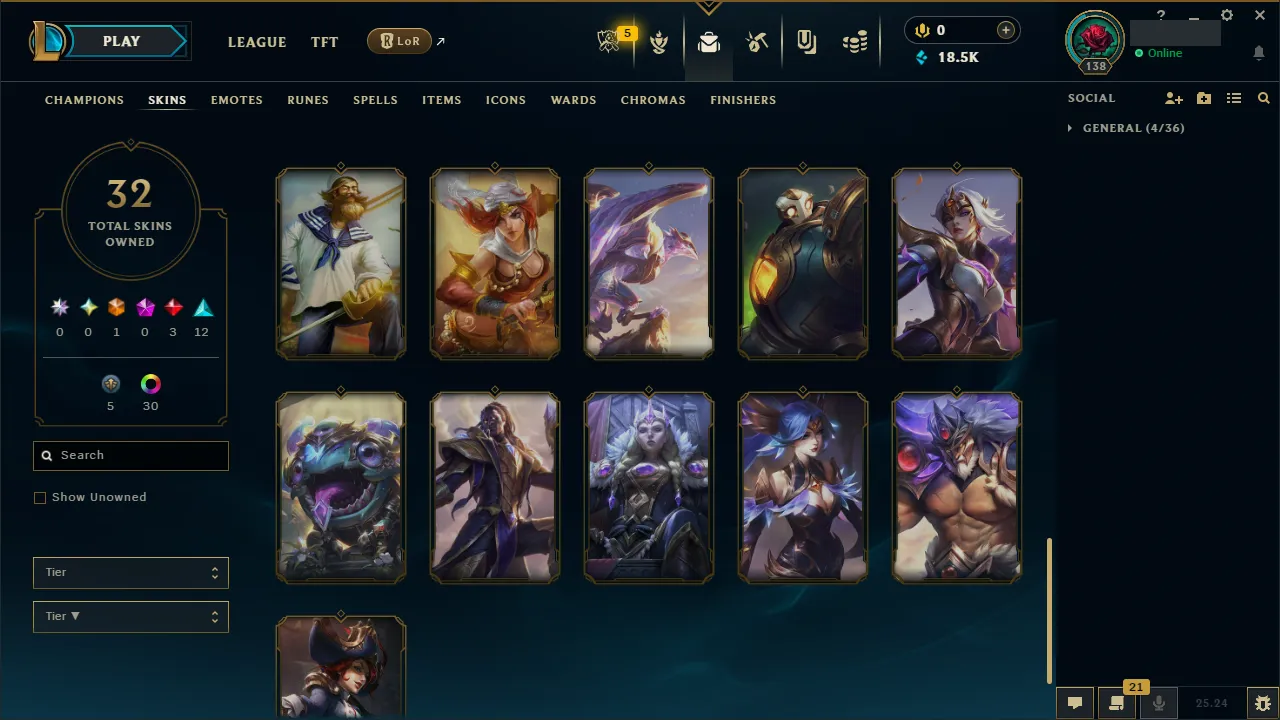Switch to the TFT menu item

(x=324, y=42)
